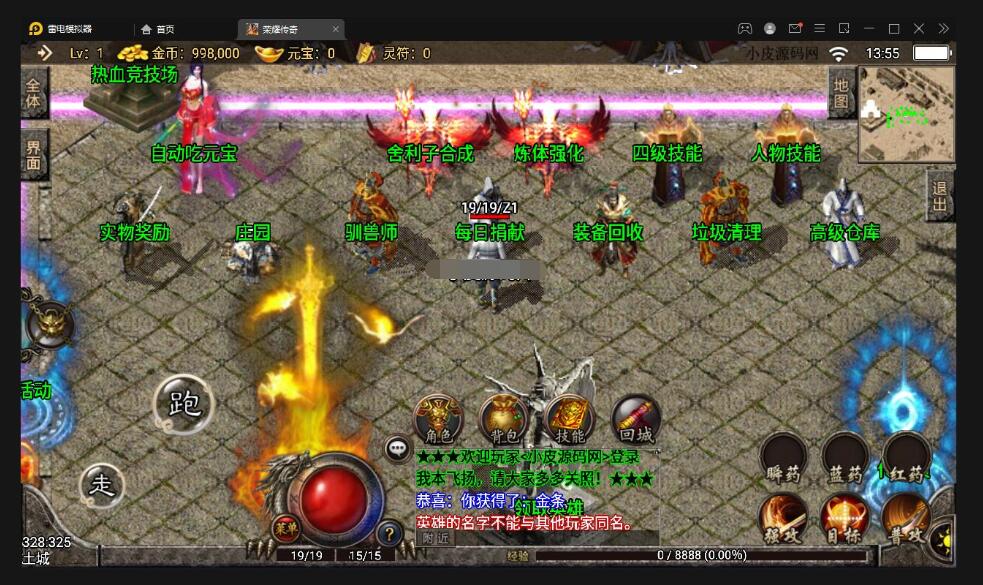Open the 菜单 menu button
This screenshot has height=585, width=983.
coord(285,528)
